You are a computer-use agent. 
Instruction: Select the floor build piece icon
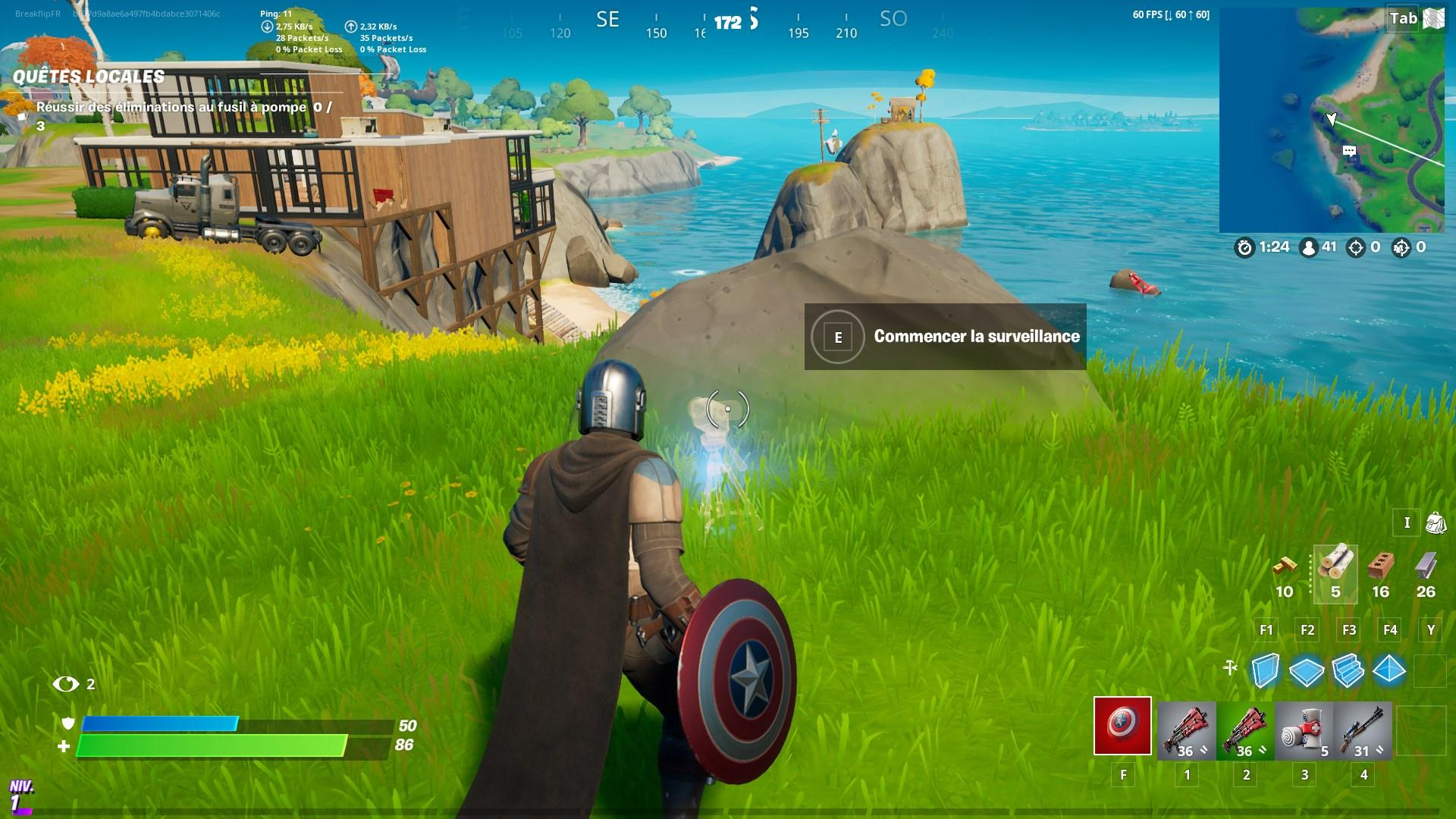(1307, 670)
